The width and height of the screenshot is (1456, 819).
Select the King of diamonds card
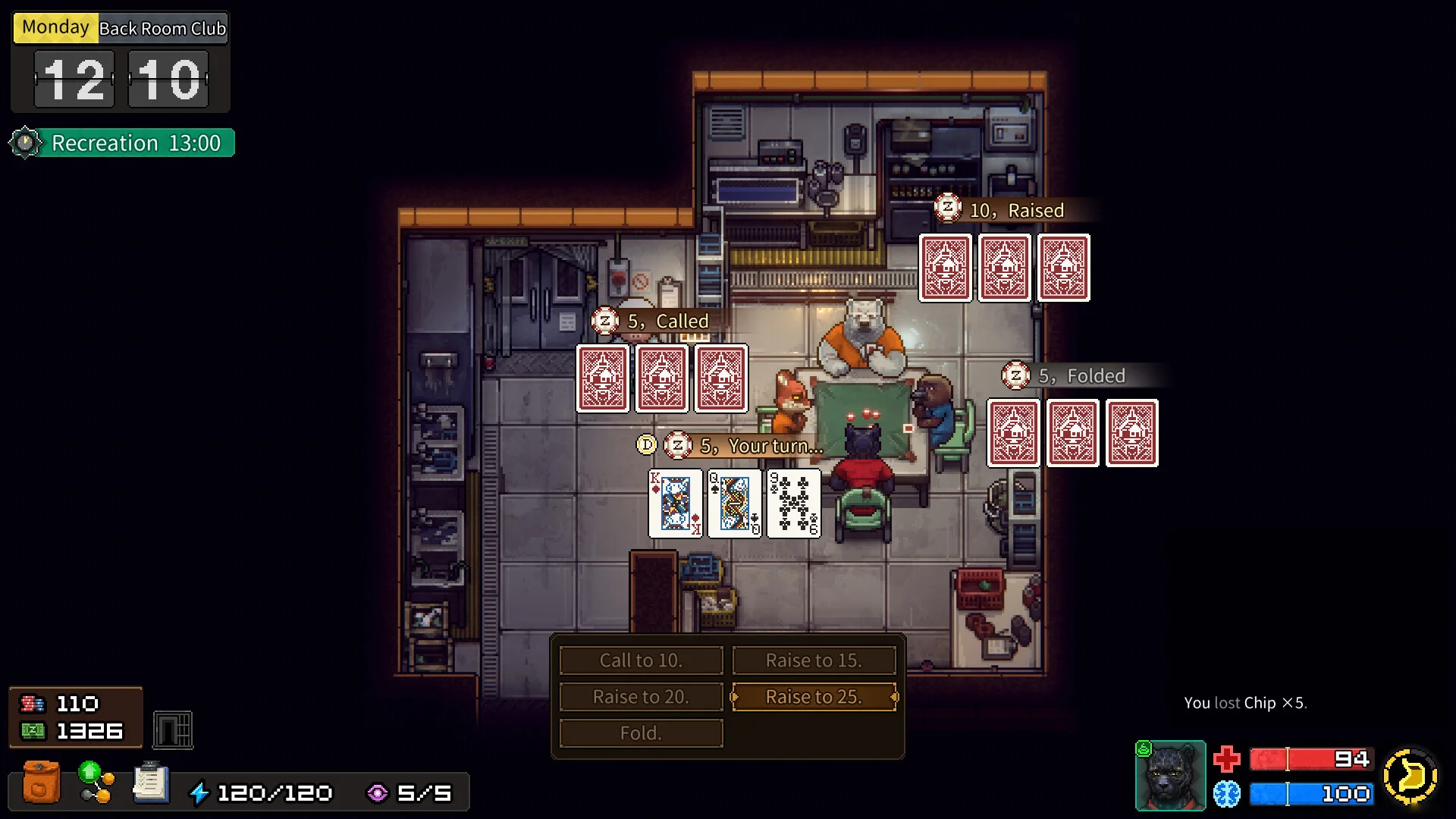click(x=676, y=504)
